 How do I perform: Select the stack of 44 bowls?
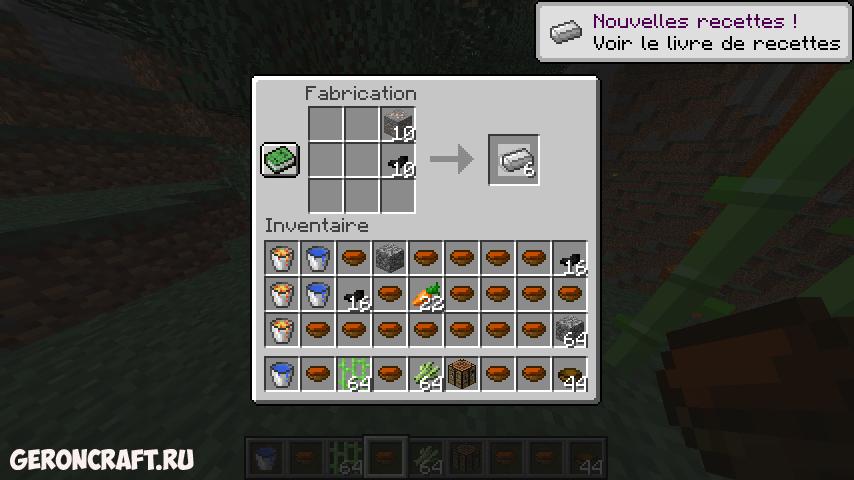[570, 376]
